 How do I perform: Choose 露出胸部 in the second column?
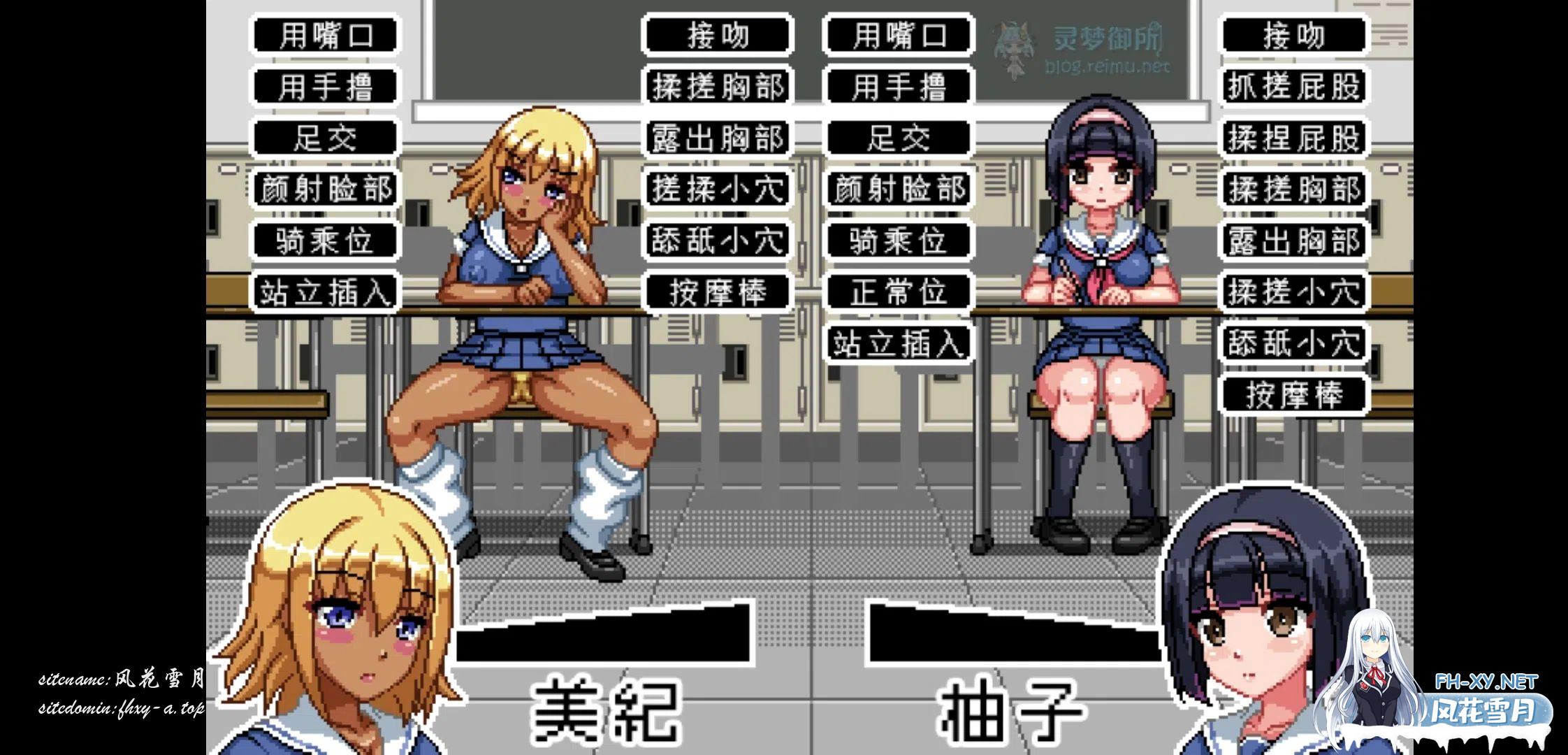pyautogui.click(x=716, y=138)
